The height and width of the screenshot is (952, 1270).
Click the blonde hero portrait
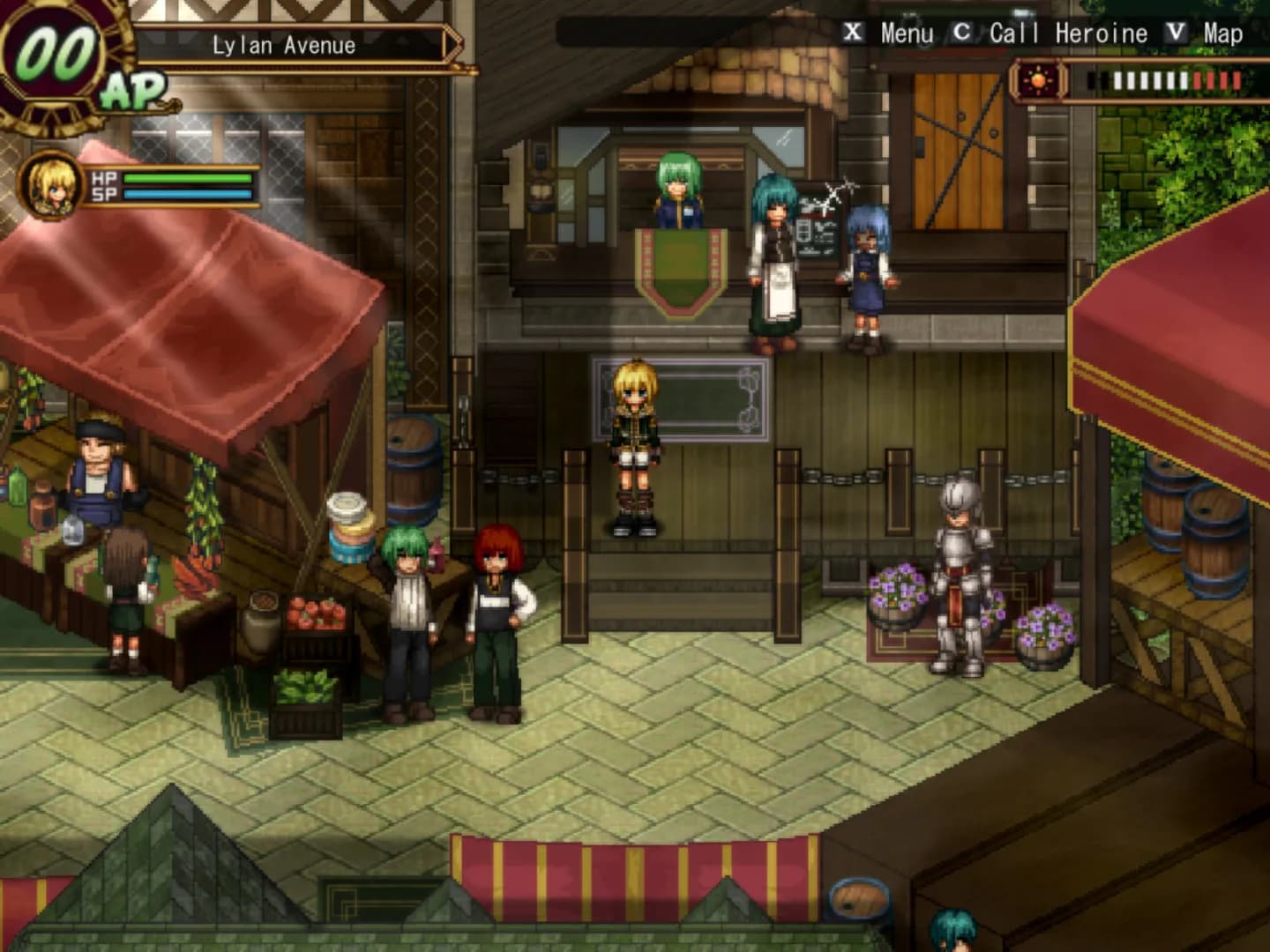point(50,186)
